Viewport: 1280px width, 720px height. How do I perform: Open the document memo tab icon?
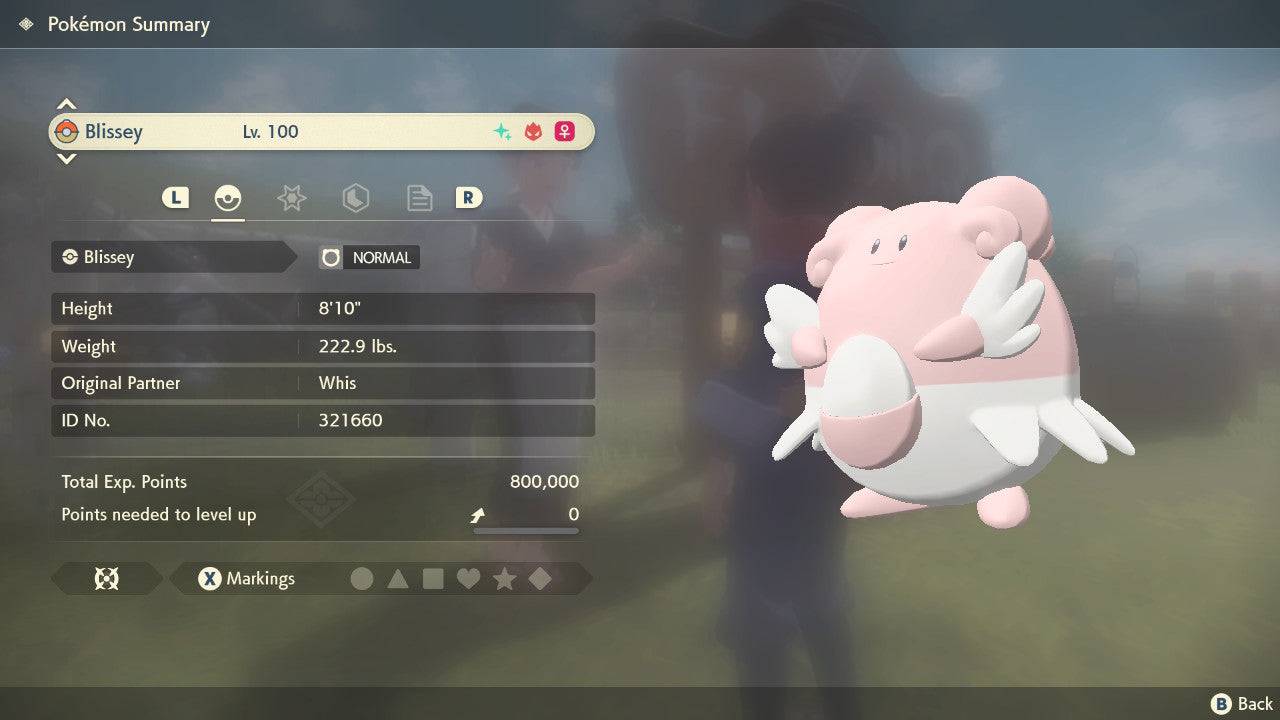(419, 197)
